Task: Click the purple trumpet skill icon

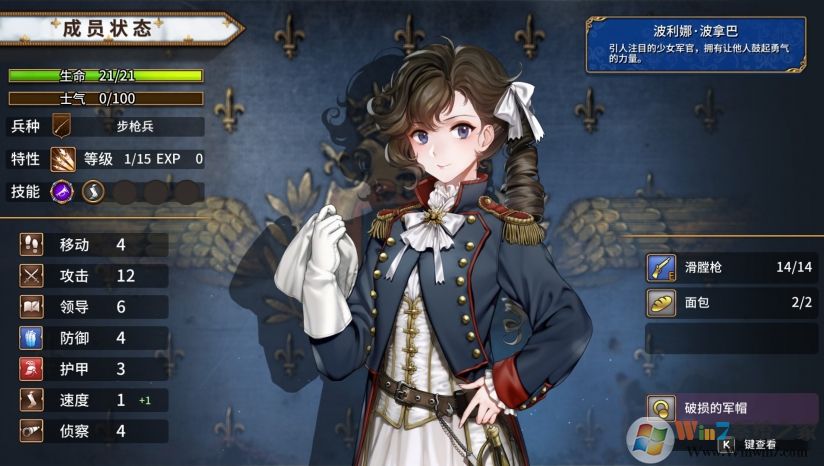Action: click(63, 191)
